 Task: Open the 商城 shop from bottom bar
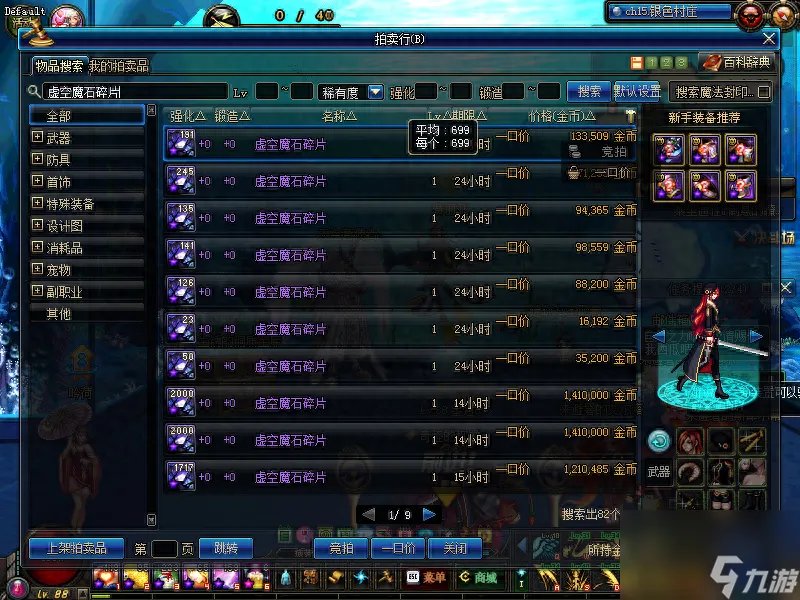(x=479, y=577)
